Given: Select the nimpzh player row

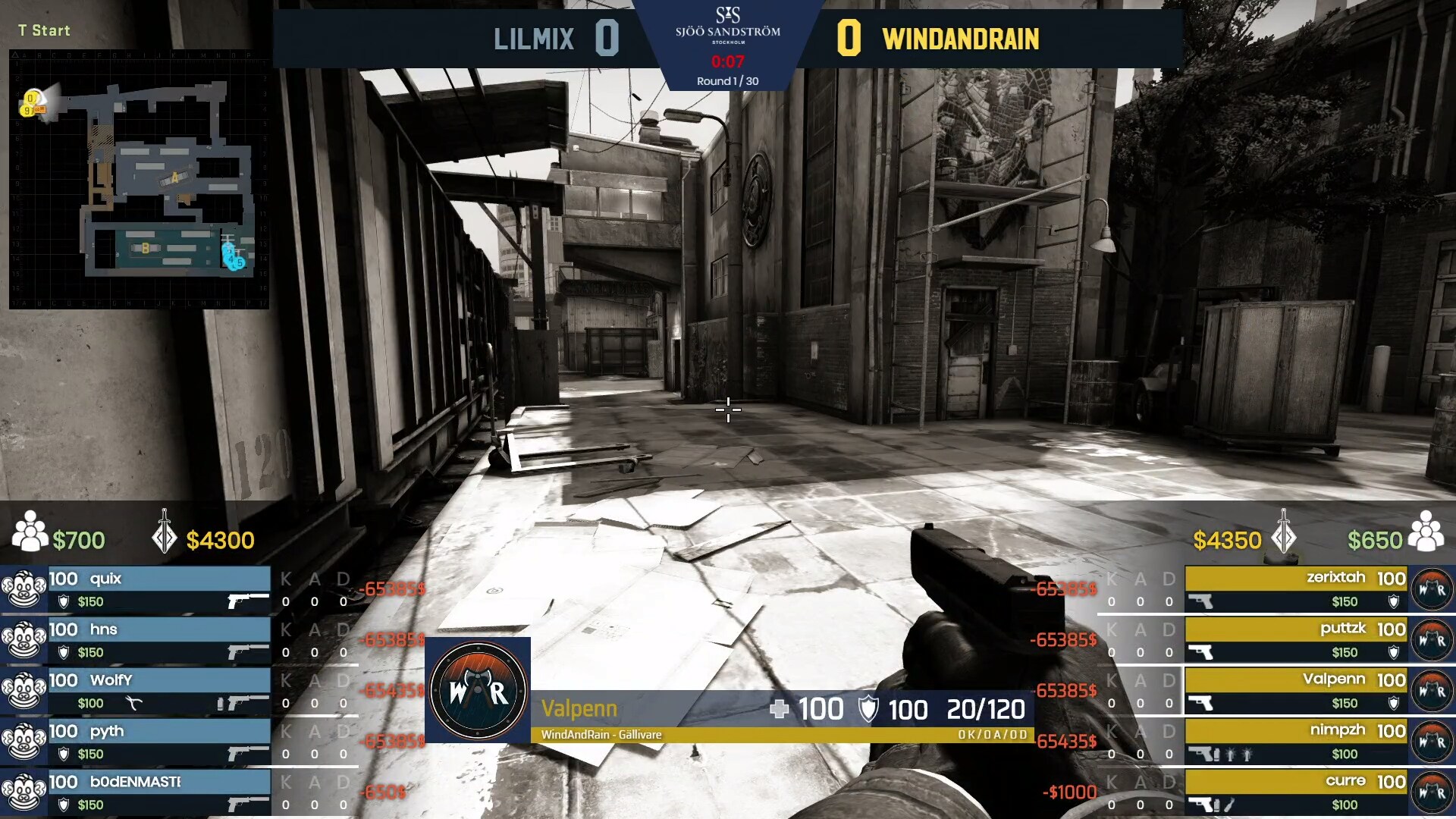Looking at the screenshot, I should (1296, 742).
